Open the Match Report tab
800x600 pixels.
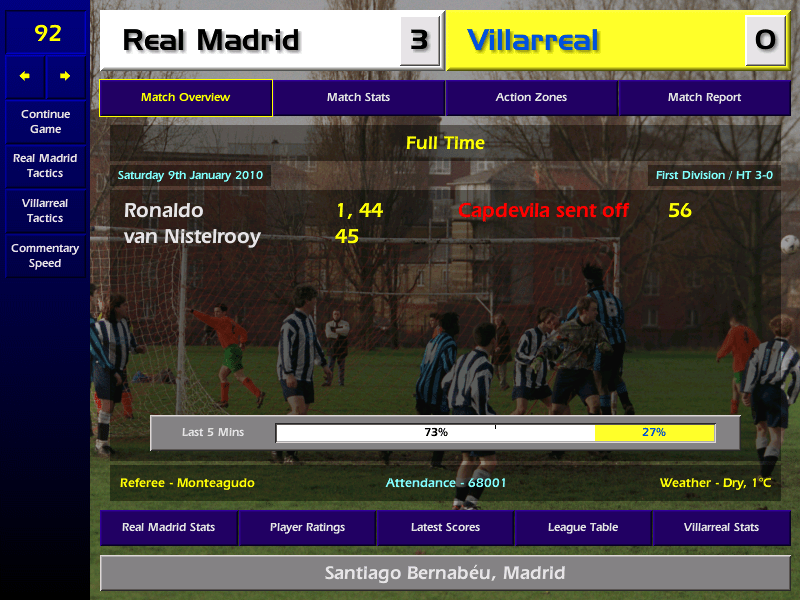point(704,98)
